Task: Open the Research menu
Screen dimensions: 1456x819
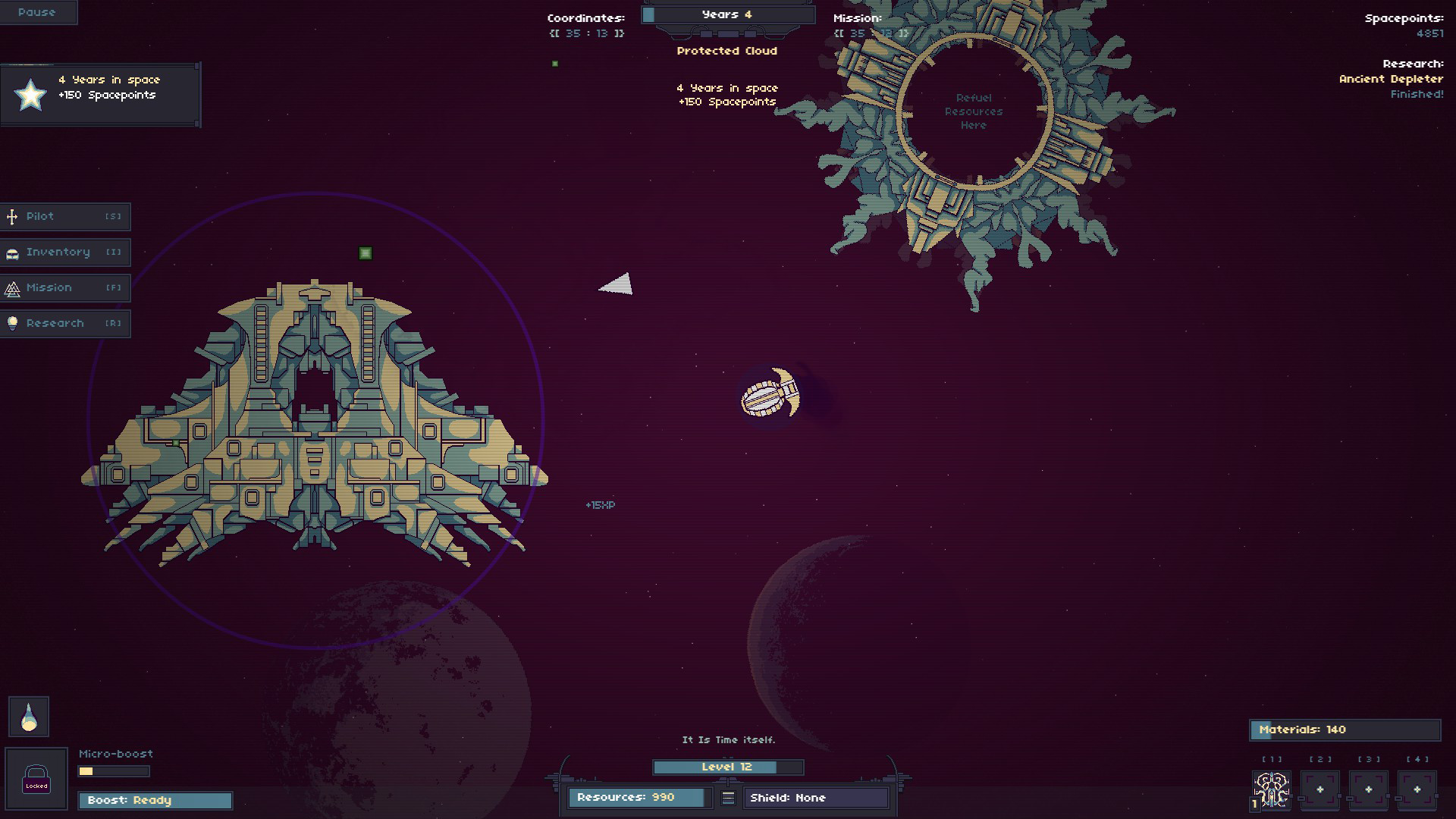Action: tap(65, 324)
